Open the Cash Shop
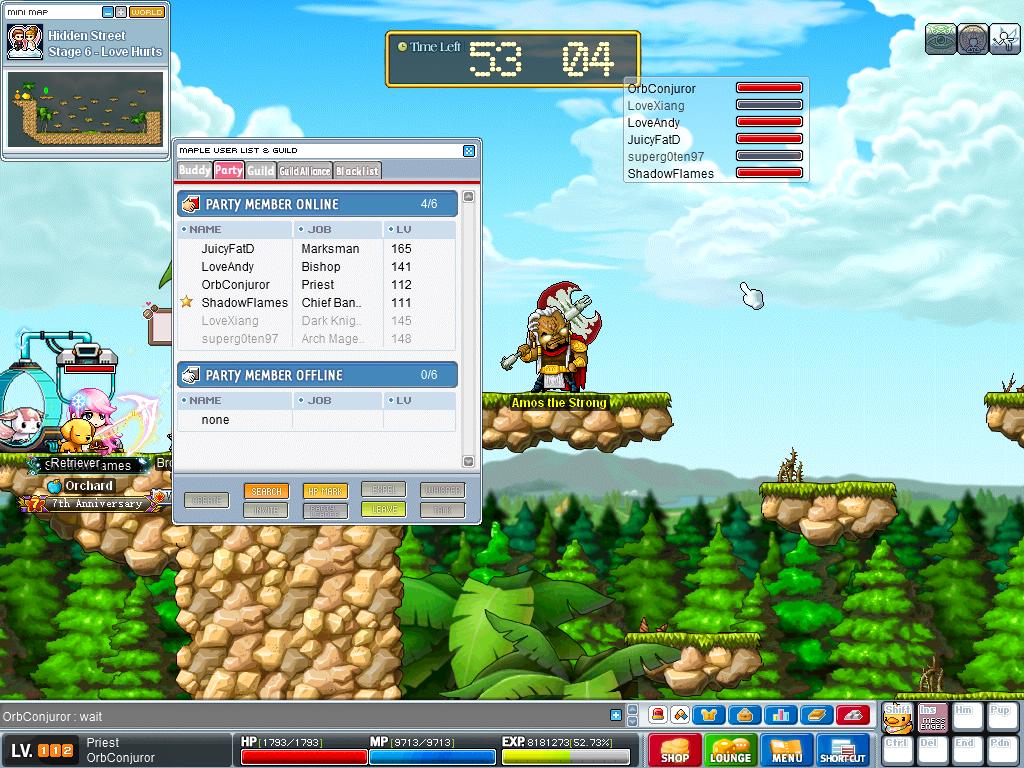 pyautogui.click(x=674, y=750)
